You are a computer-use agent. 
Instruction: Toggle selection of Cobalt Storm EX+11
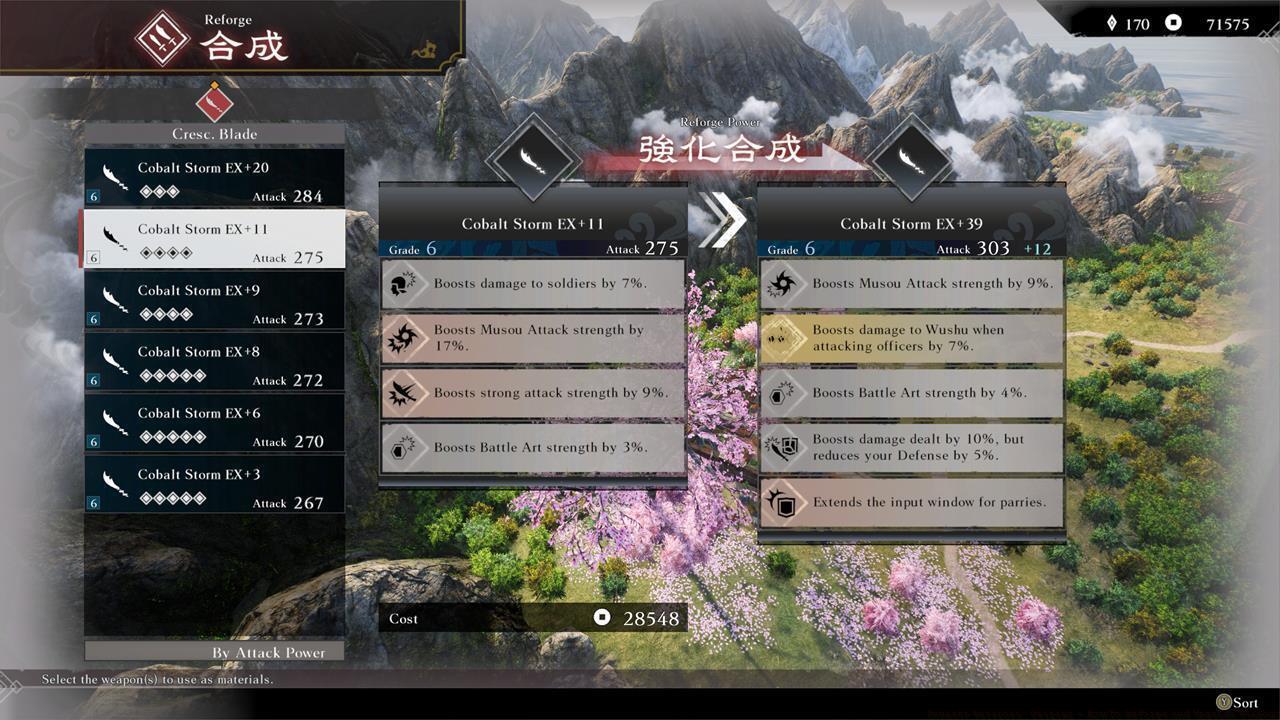click(x=214, y=238)
